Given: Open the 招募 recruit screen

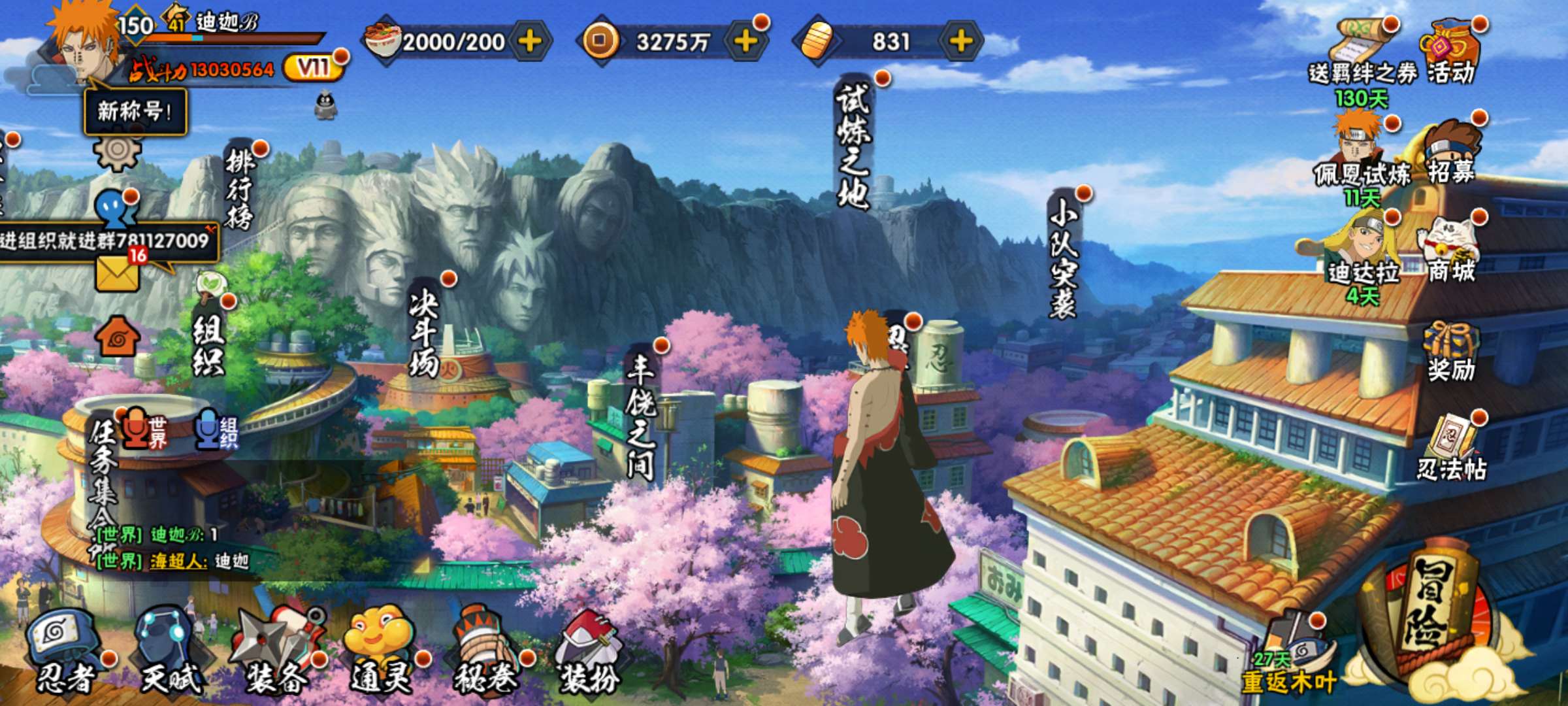Looking at the screenshot, I should pyautogui.click(x=1450, y=154).
